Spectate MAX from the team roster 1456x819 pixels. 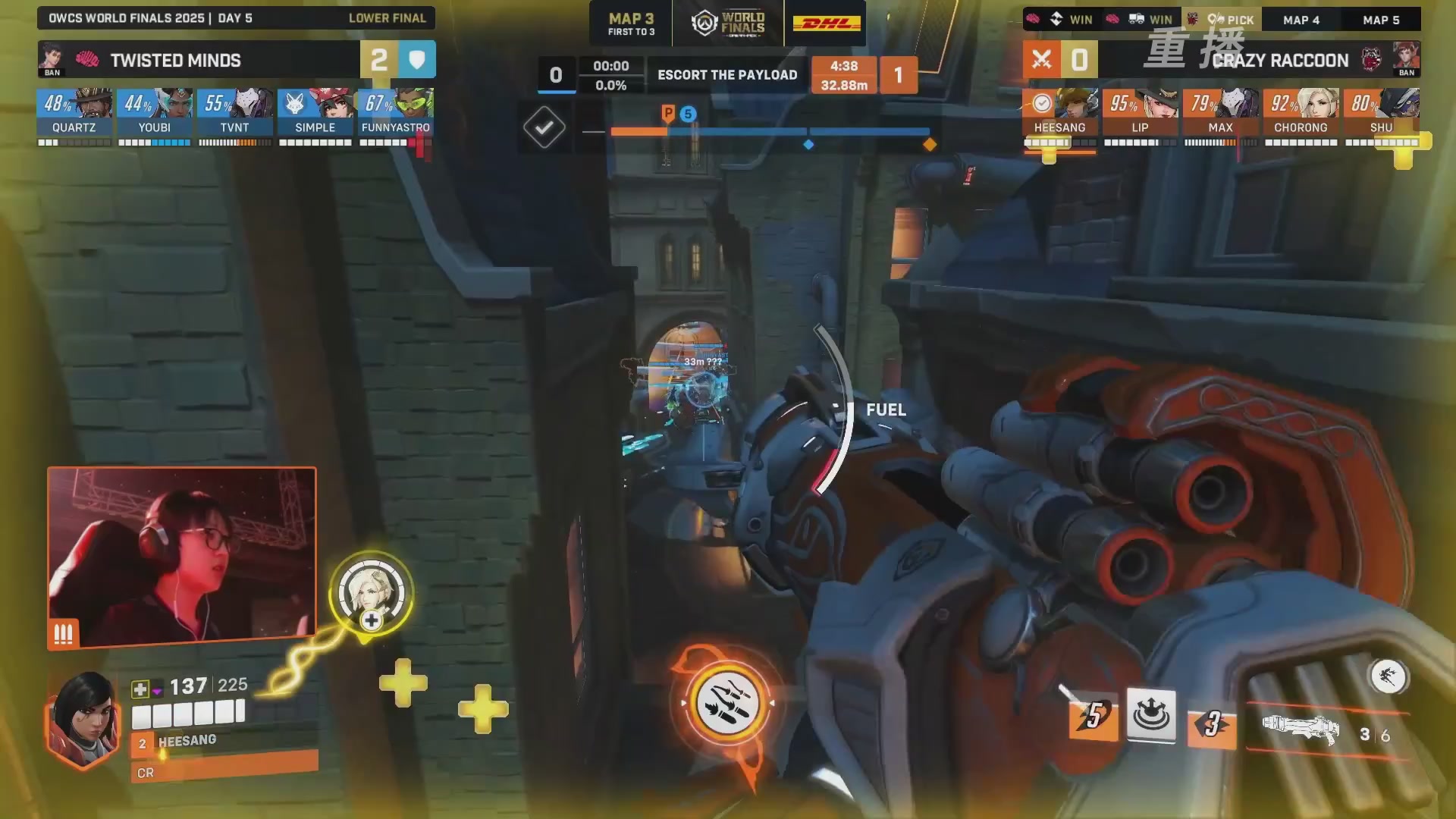click(x=1221, y=112)
